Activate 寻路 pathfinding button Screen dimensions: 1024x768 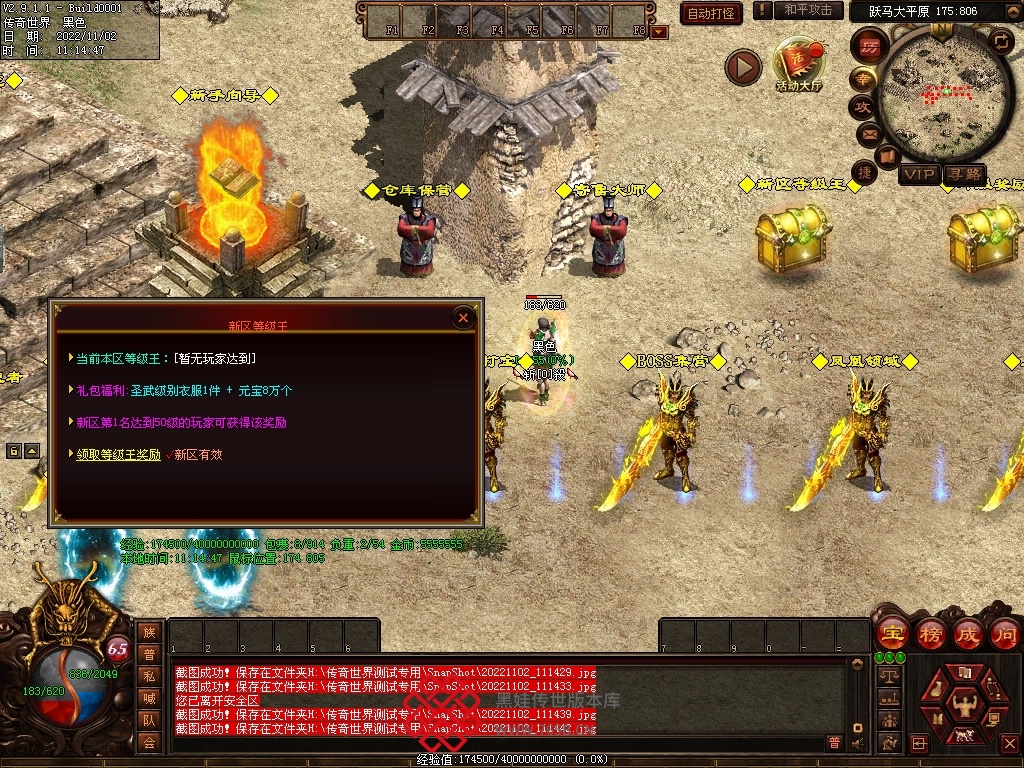(965, 174)
